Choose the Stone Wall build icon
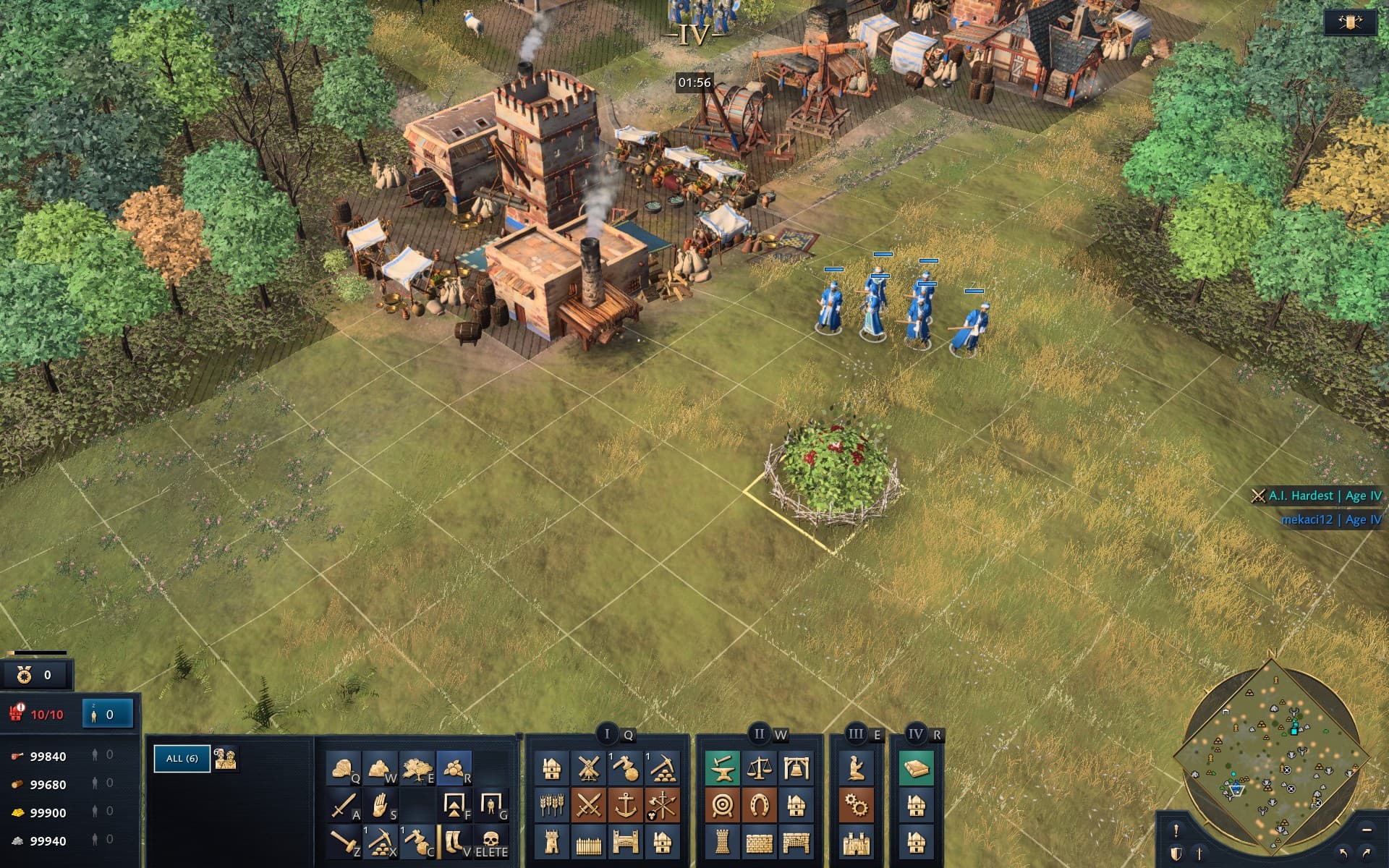Image resolution: width=1389 pixels, height=868 pixels. 760,842
